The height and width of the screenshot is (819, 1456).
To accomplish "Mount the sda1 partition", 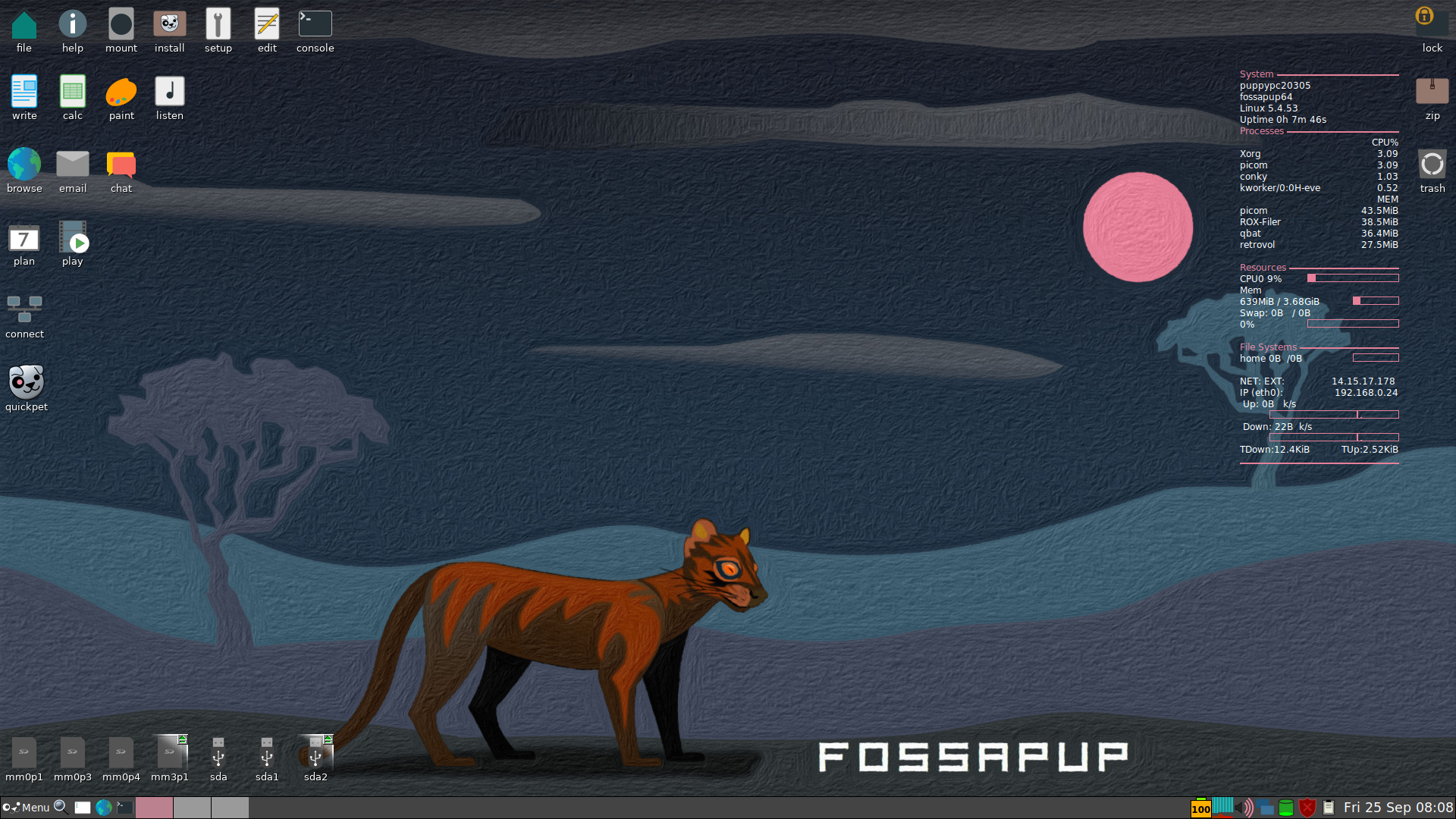I will [x=267, y=755].
